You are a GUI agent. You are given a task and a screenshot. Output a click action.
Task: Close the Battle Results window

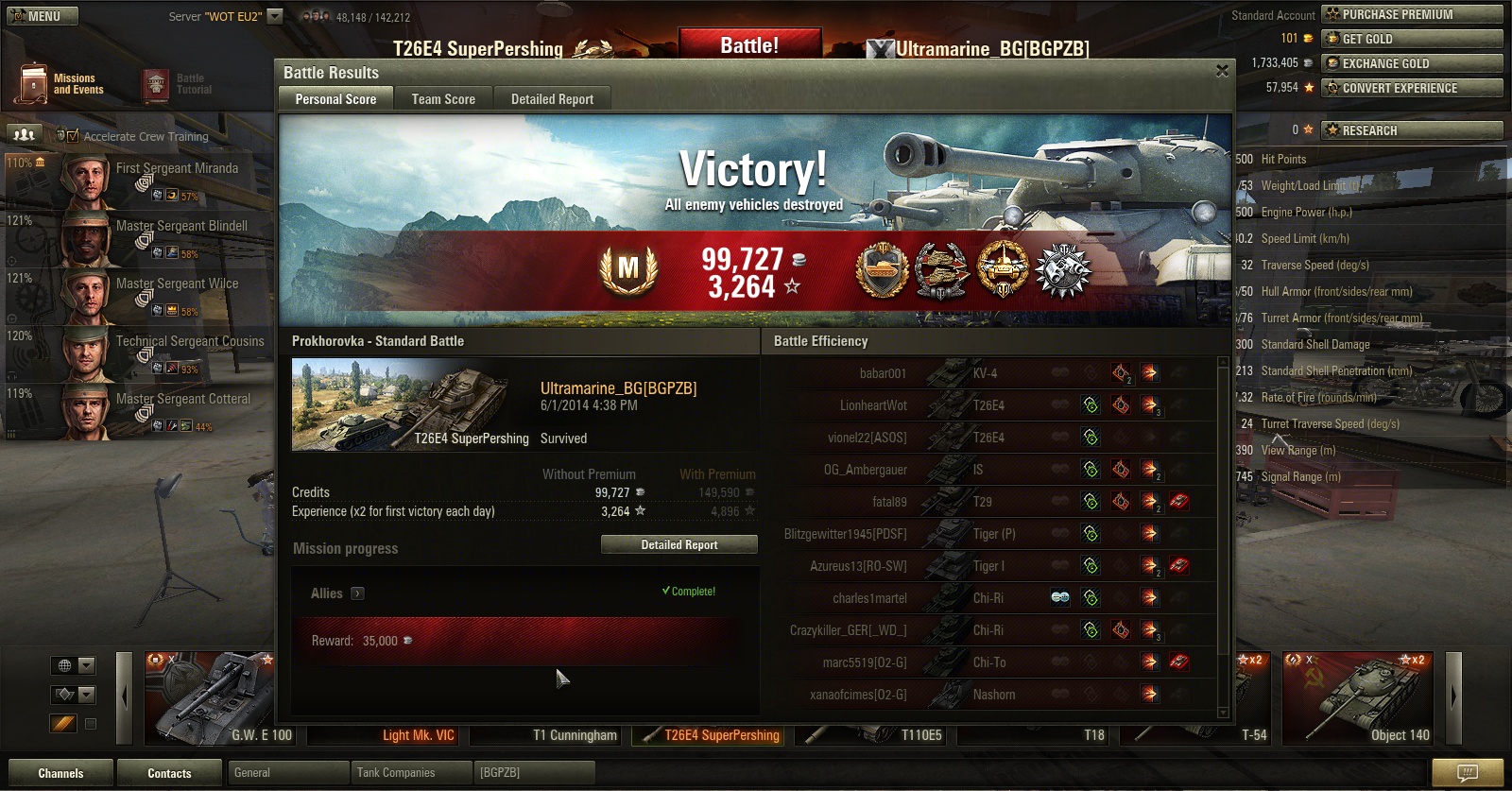pos(1222,72)
